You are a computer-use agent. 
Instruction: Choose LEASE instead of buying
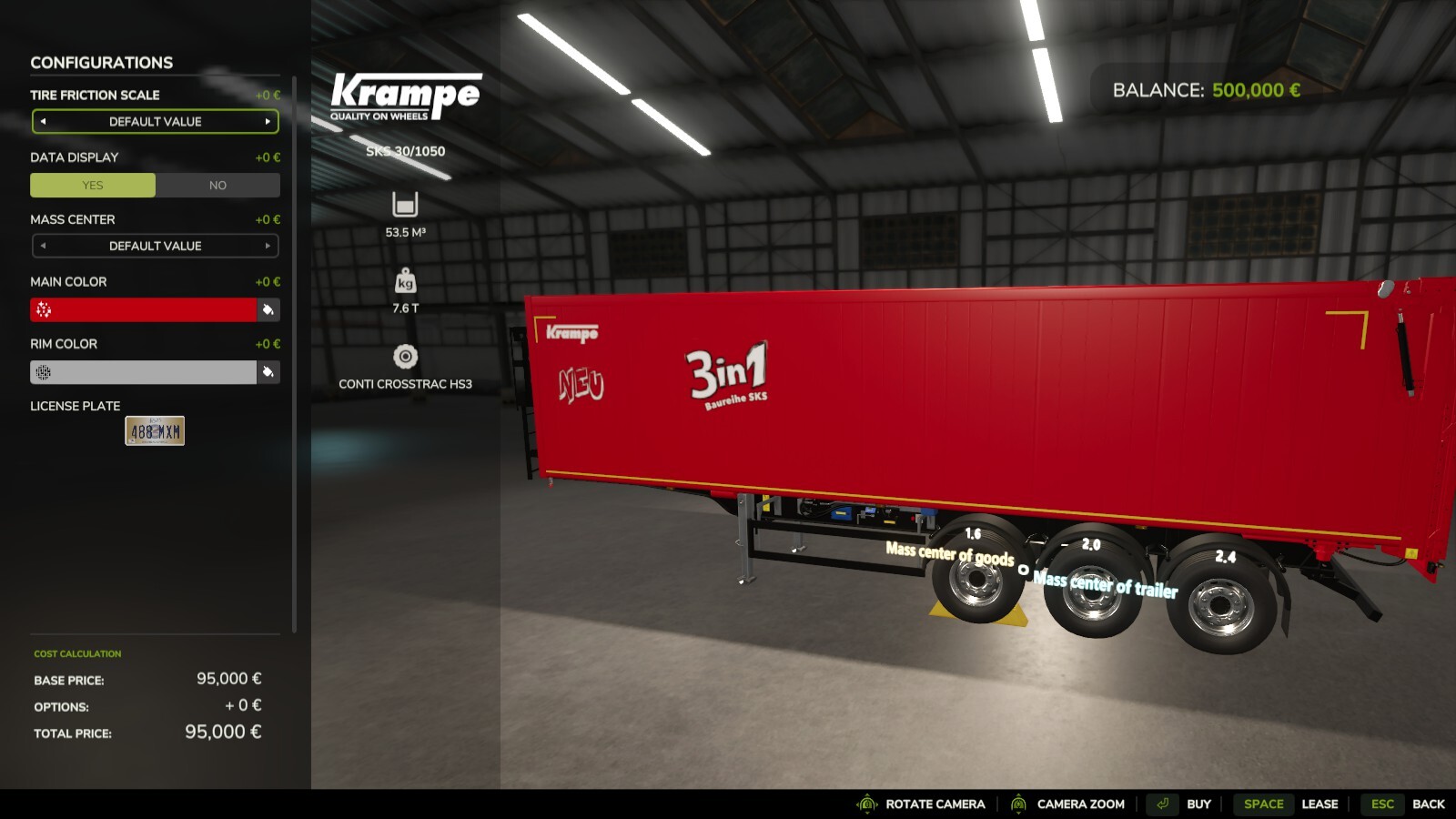click(x=1319, y=804)
